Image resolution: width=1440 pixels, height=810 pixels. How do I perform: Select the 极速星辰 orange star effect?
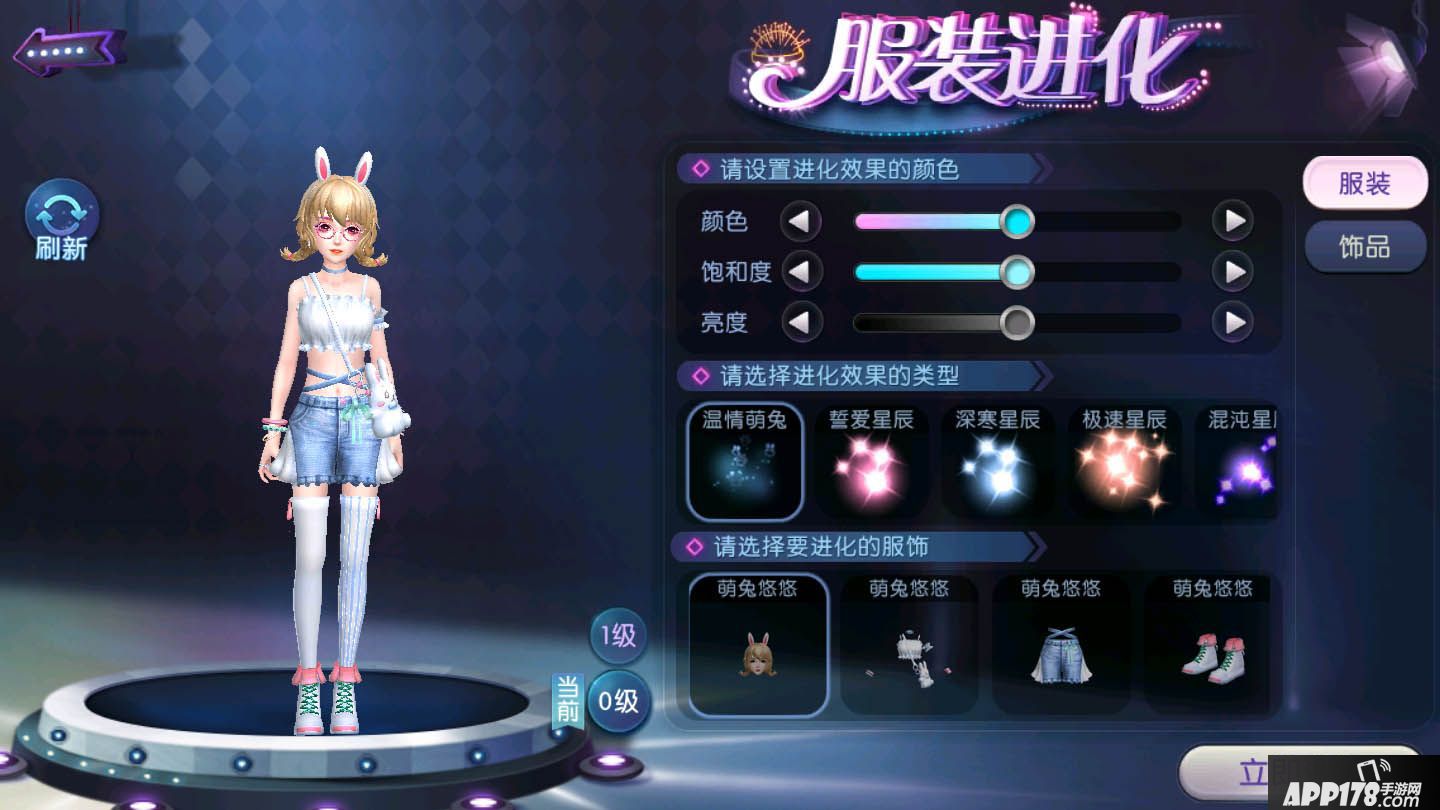pos(1125,460)
